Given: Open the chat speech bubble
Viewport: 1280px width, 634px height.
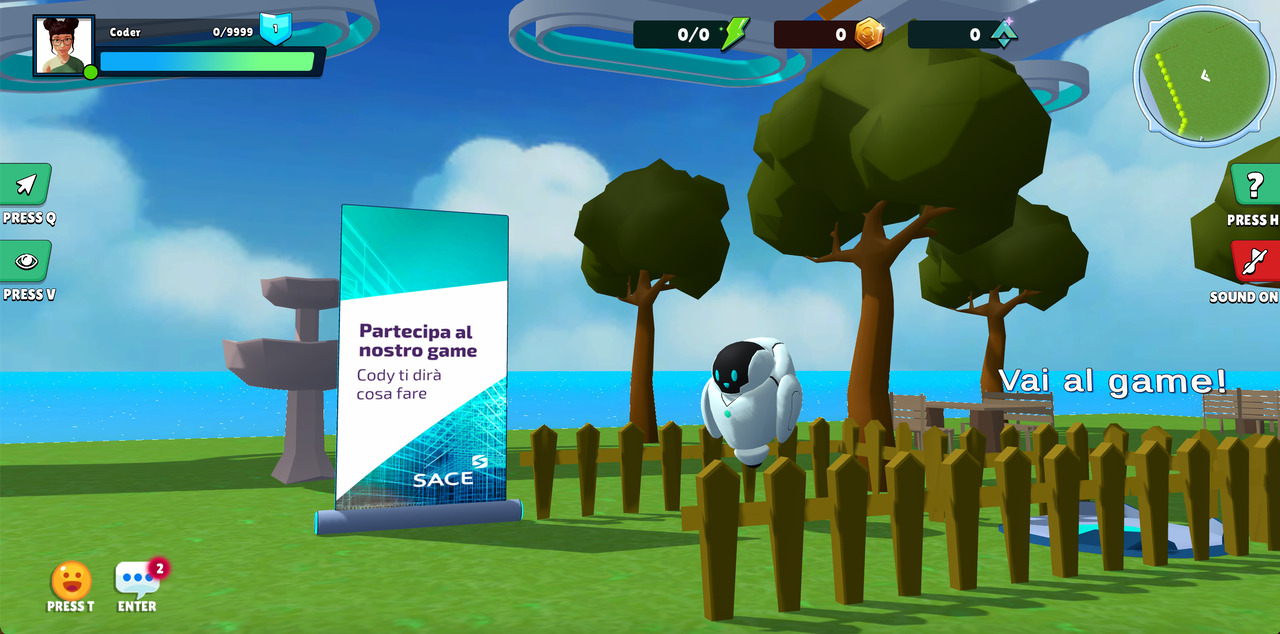Looking at the screenshot, I should 136,578.
